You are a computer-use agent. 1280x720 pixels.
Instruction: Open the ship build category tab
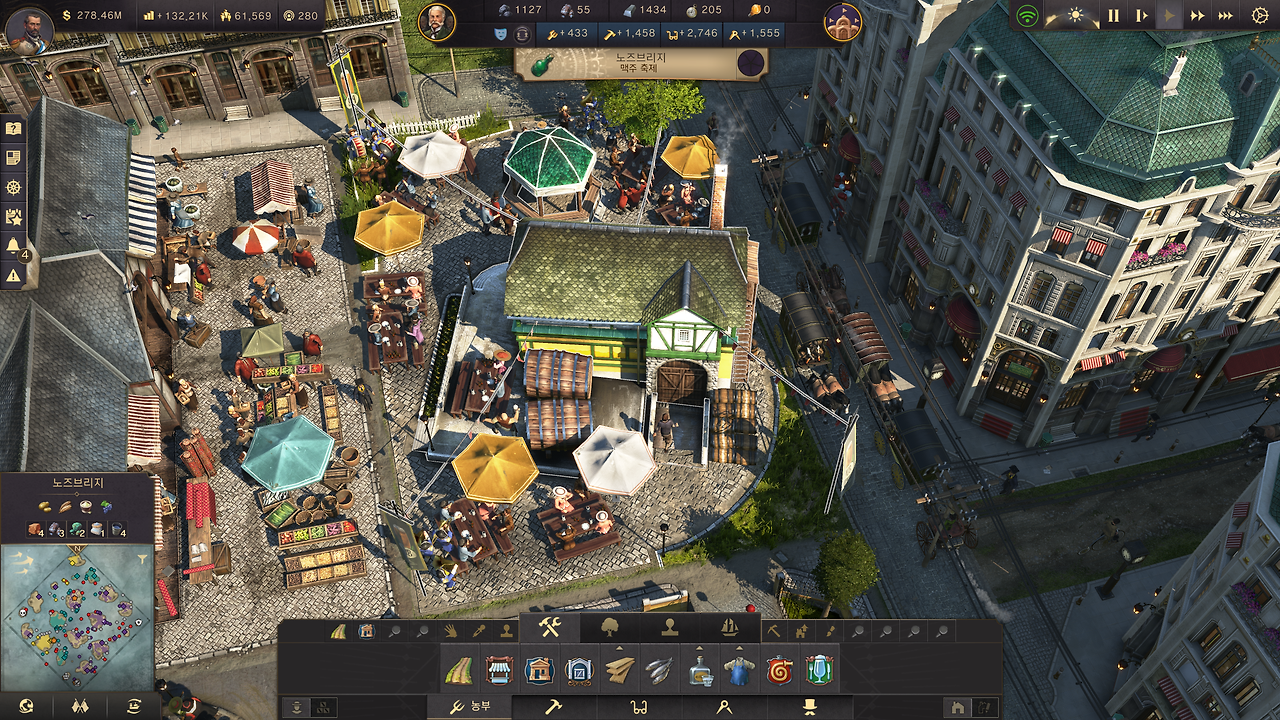pos(730,628)
